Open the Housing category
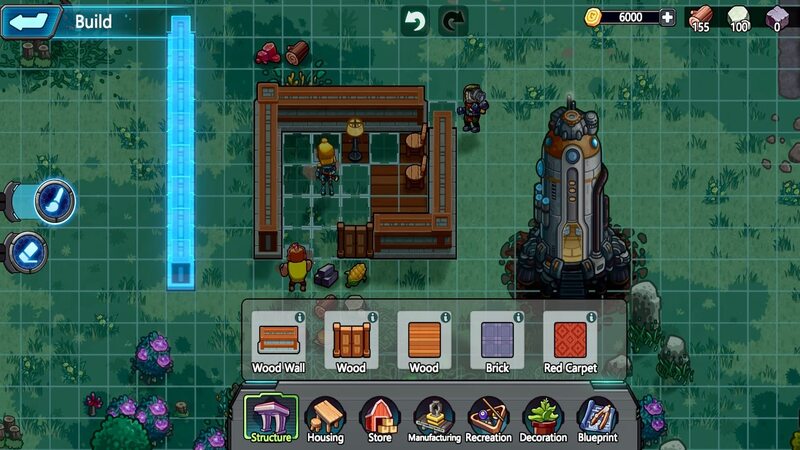 (324, 419)
